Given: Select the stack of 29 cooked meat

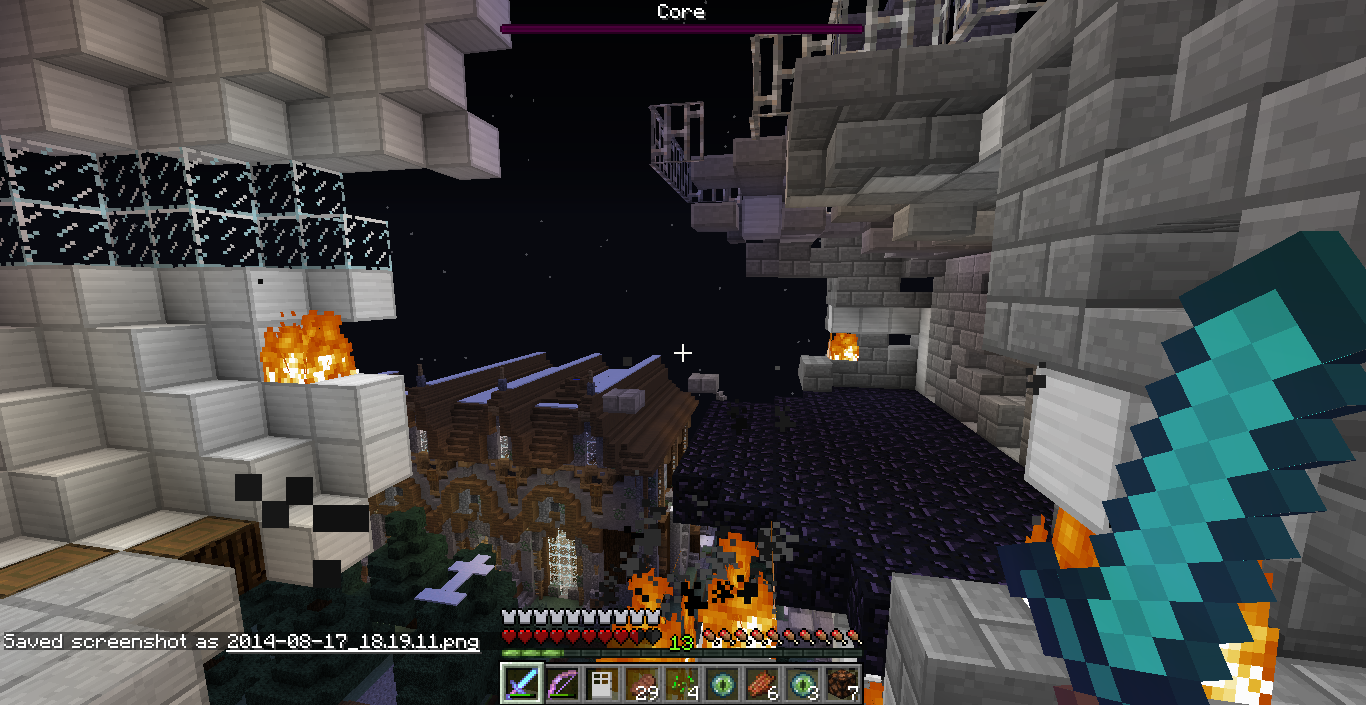Looking at the screenshot, I should 642,684.
